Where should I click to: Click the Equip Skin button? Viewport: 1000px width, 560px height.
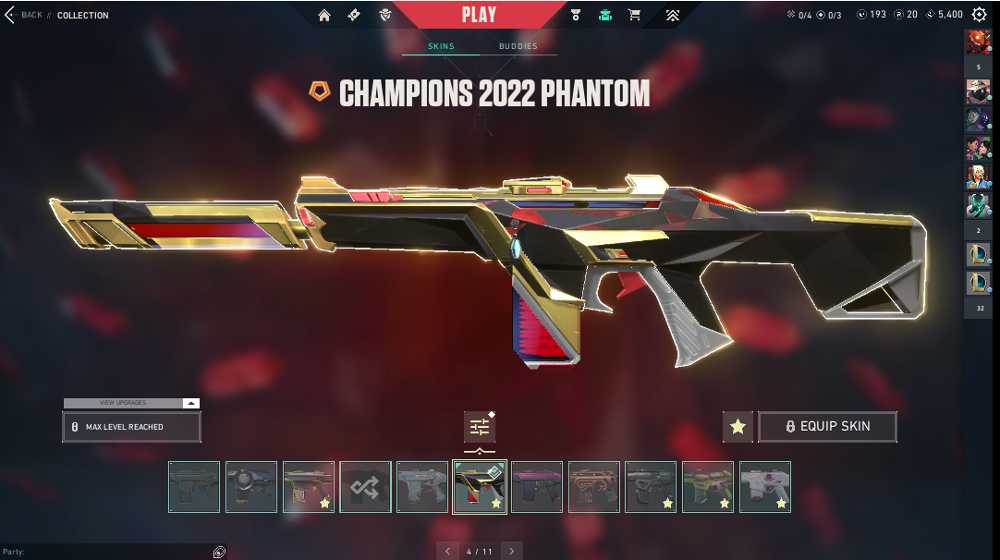pyautogui.click(x=827, y=427)
